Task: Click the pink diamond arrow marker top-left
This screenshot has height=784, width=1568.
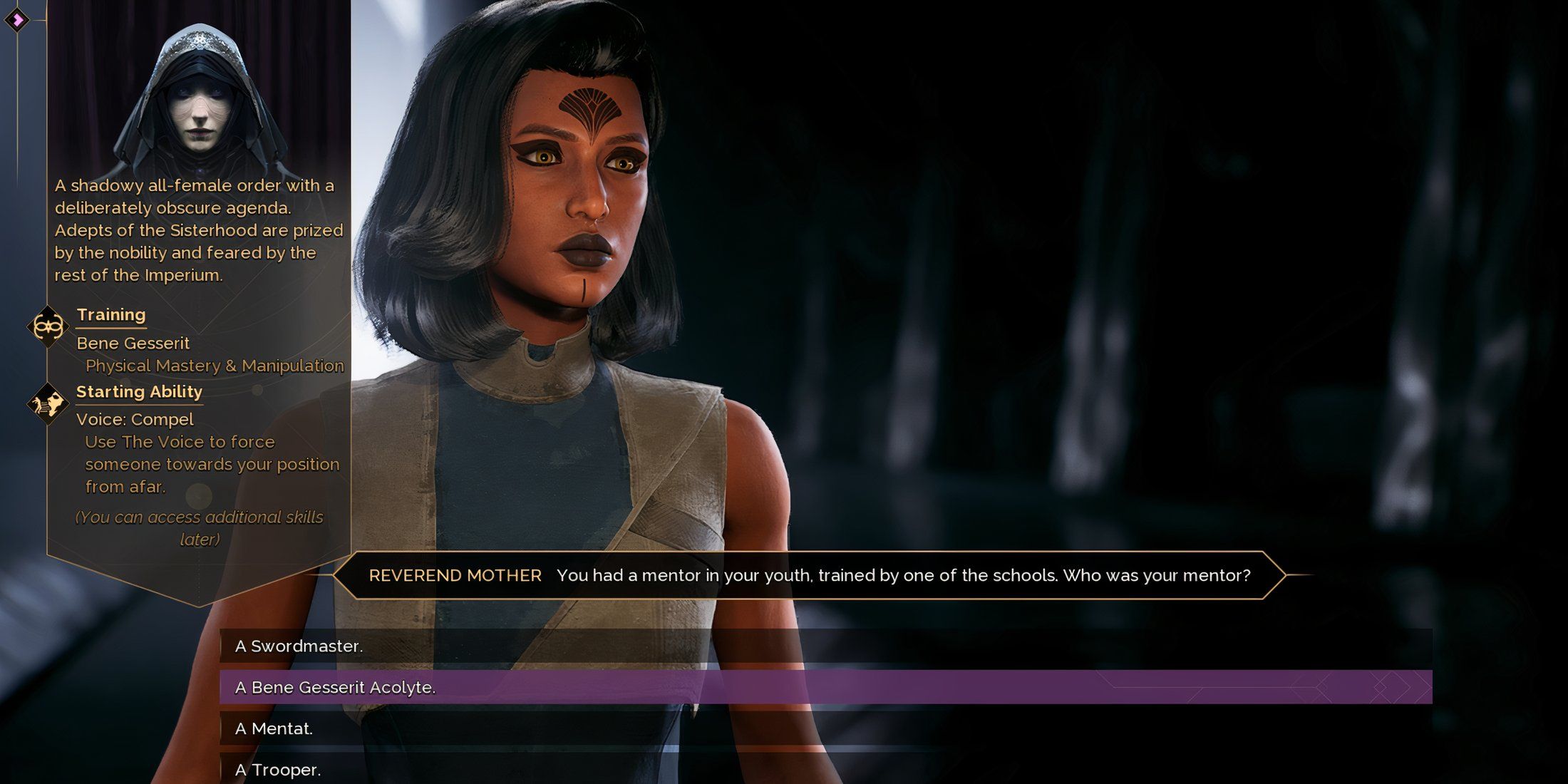Action: click(x=18, y=21)
